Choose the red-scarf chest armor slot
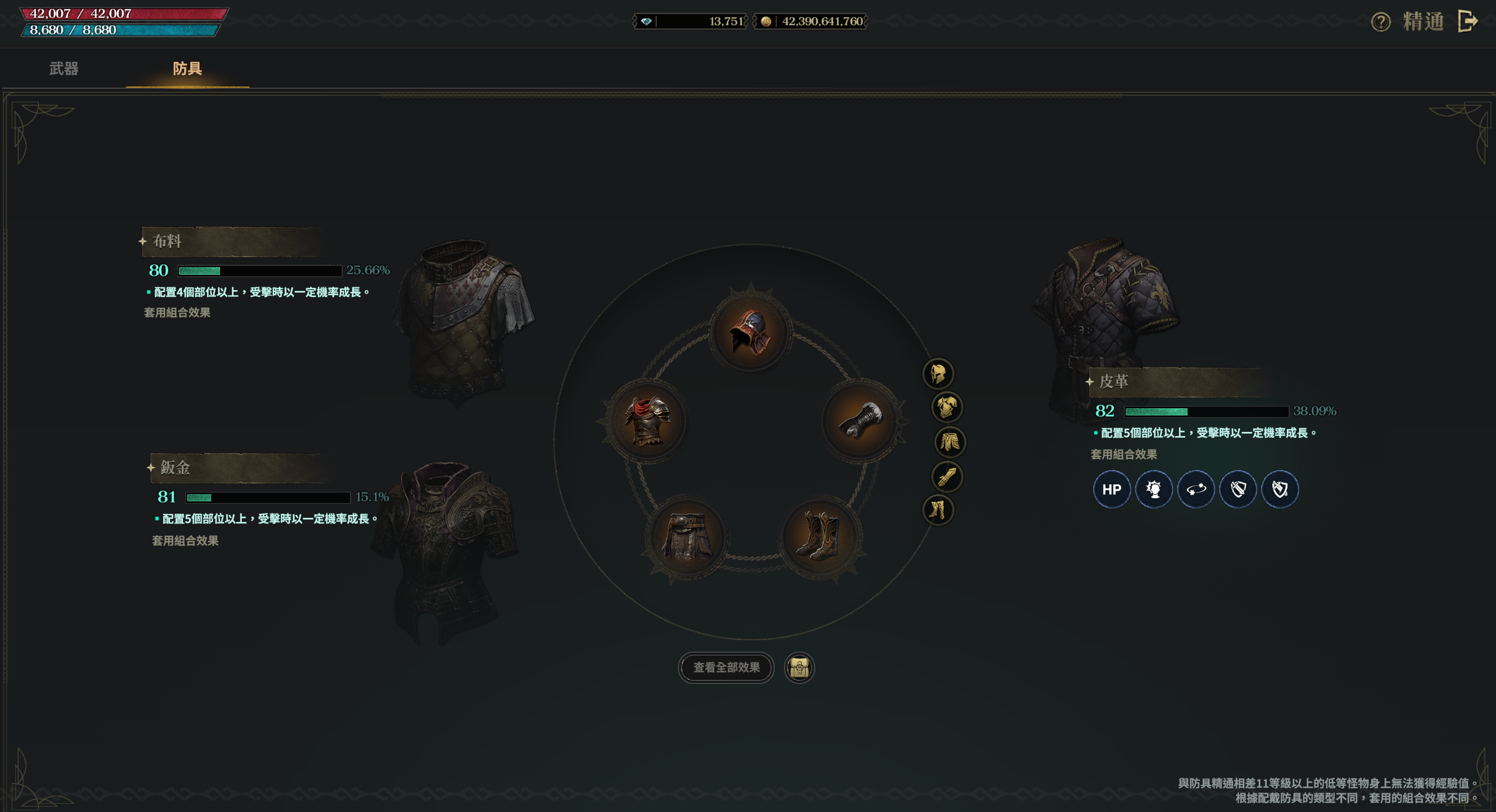 647,420
